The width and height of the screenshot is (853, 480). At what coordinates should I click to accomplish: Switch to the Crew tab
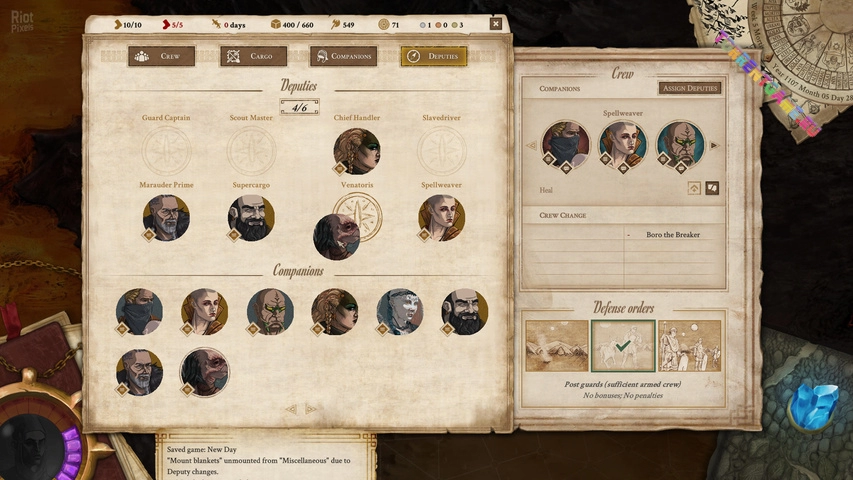(161, 56)
